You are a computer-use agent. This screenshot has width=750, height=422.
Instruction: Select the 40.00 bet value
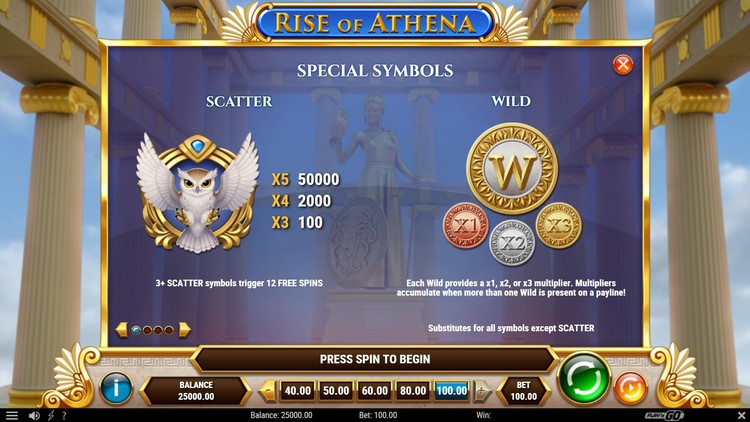297,391
